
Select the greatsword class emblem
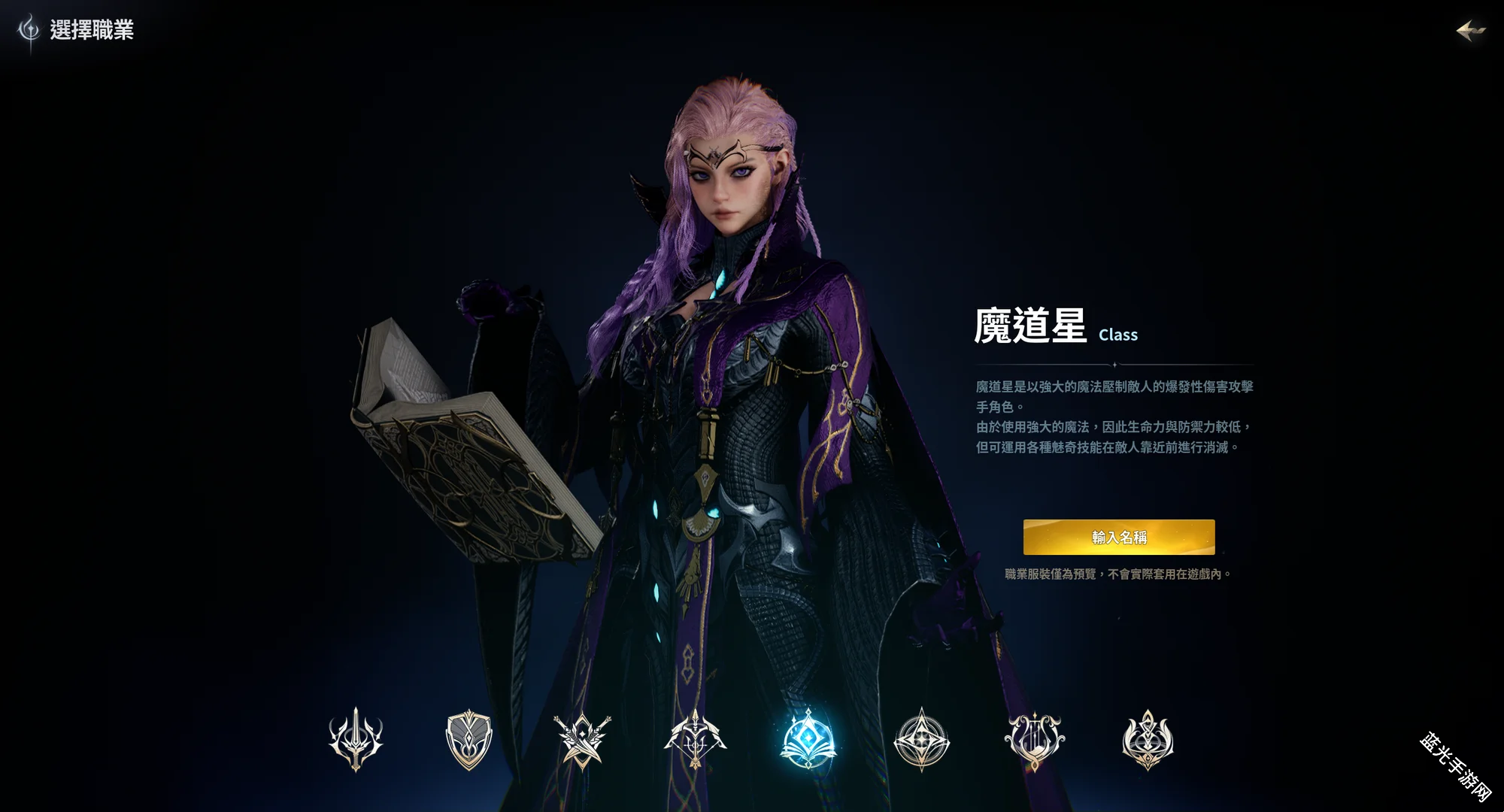(x=356, y=740)
